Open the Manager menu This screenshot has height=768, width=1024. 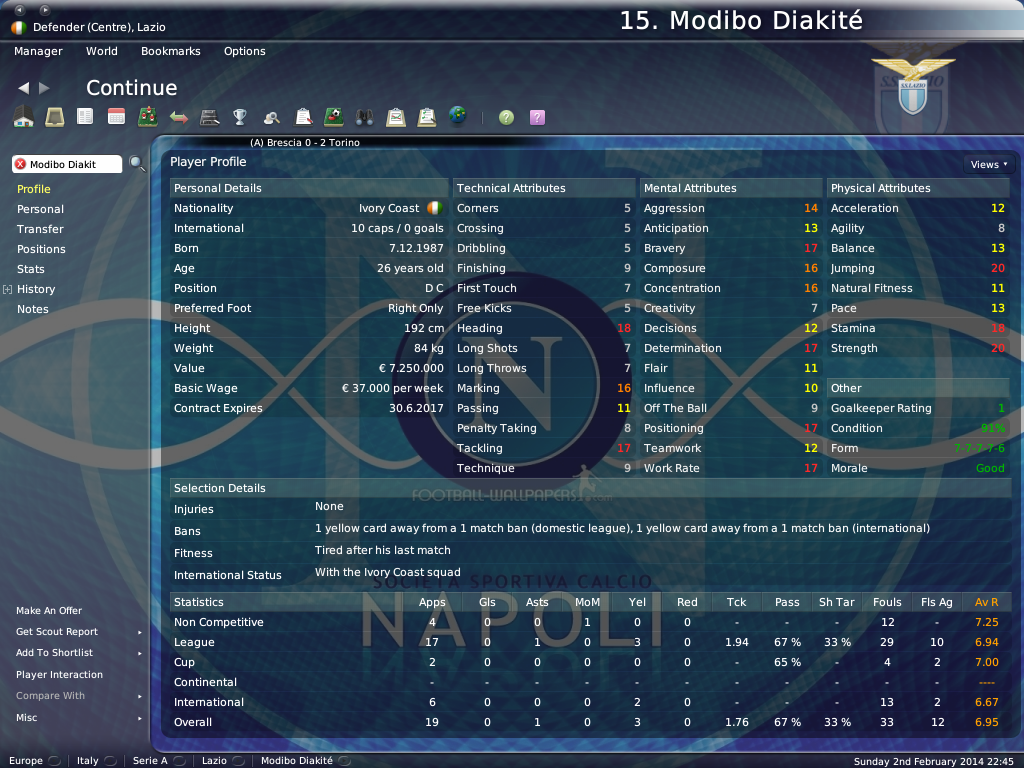[38, 51]
